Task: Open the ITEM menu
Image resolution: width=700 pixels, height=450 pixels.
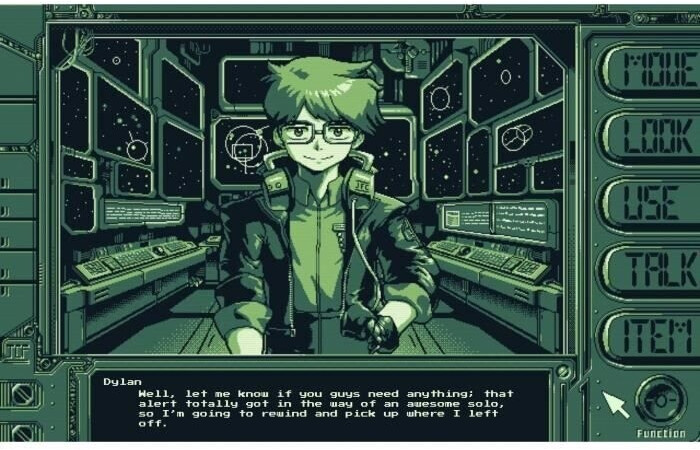Action: tap(644, 334)
